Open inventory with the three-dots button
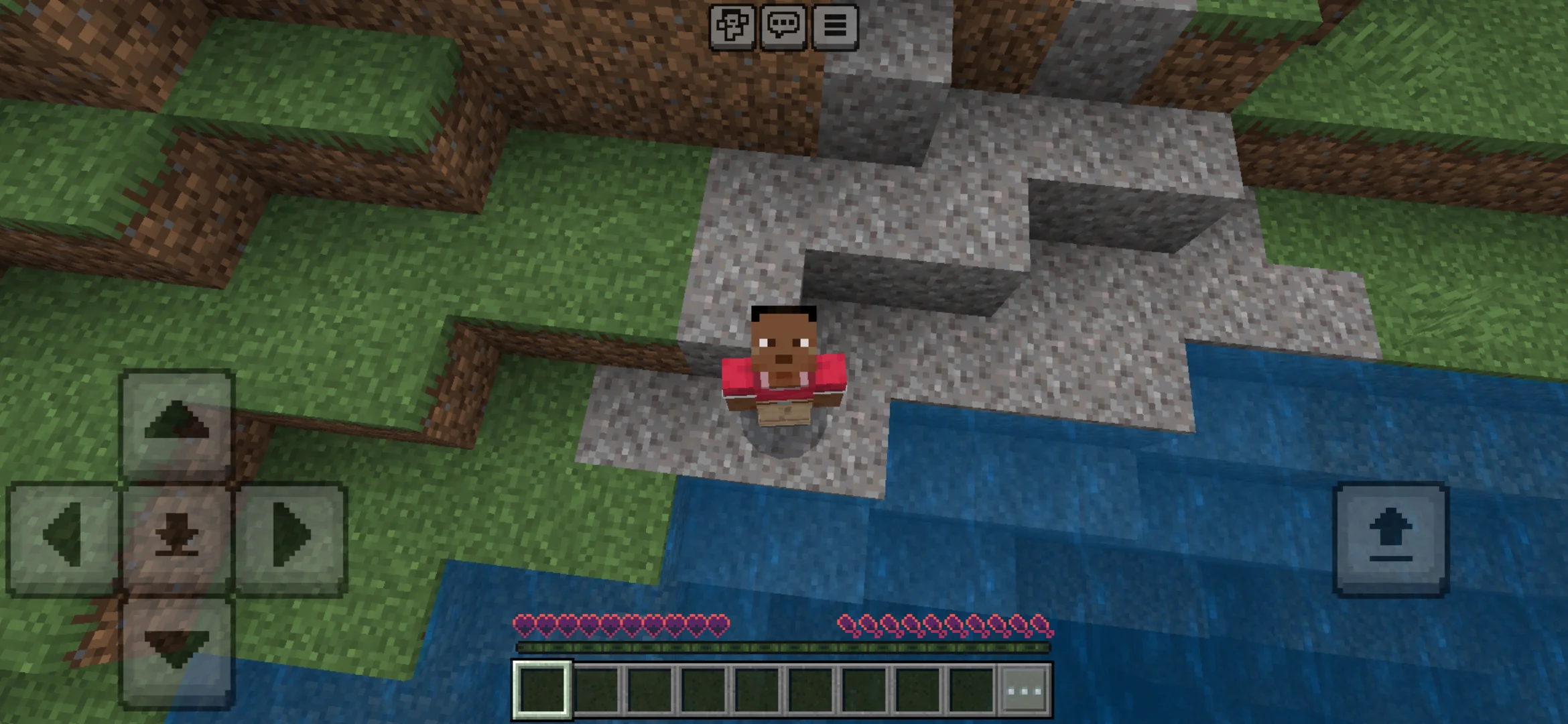This screenshot has height=724, width=1568. click(x=1025, y=690)
